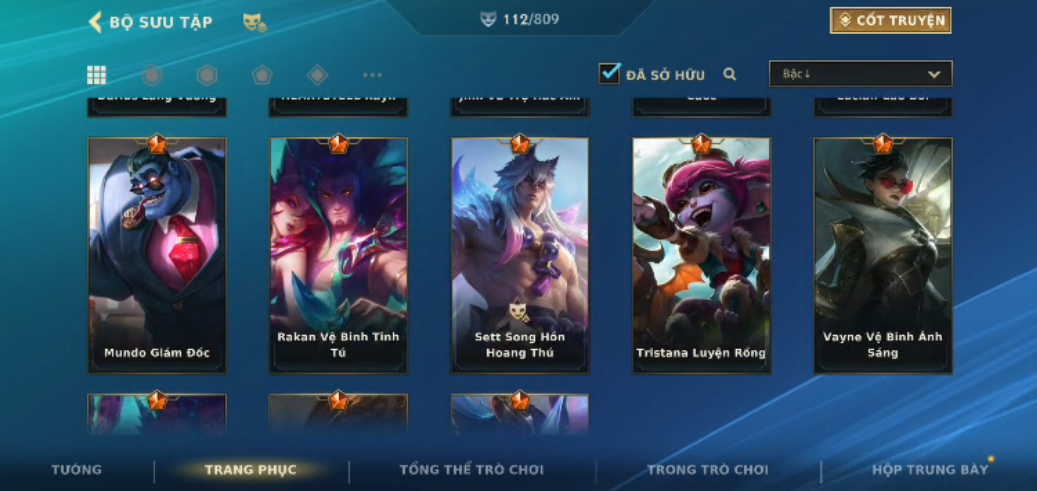Switch to the Trang Phục tab
Image resolution: width=1037 pixels, height=491 pixels.
pos(250,470)
